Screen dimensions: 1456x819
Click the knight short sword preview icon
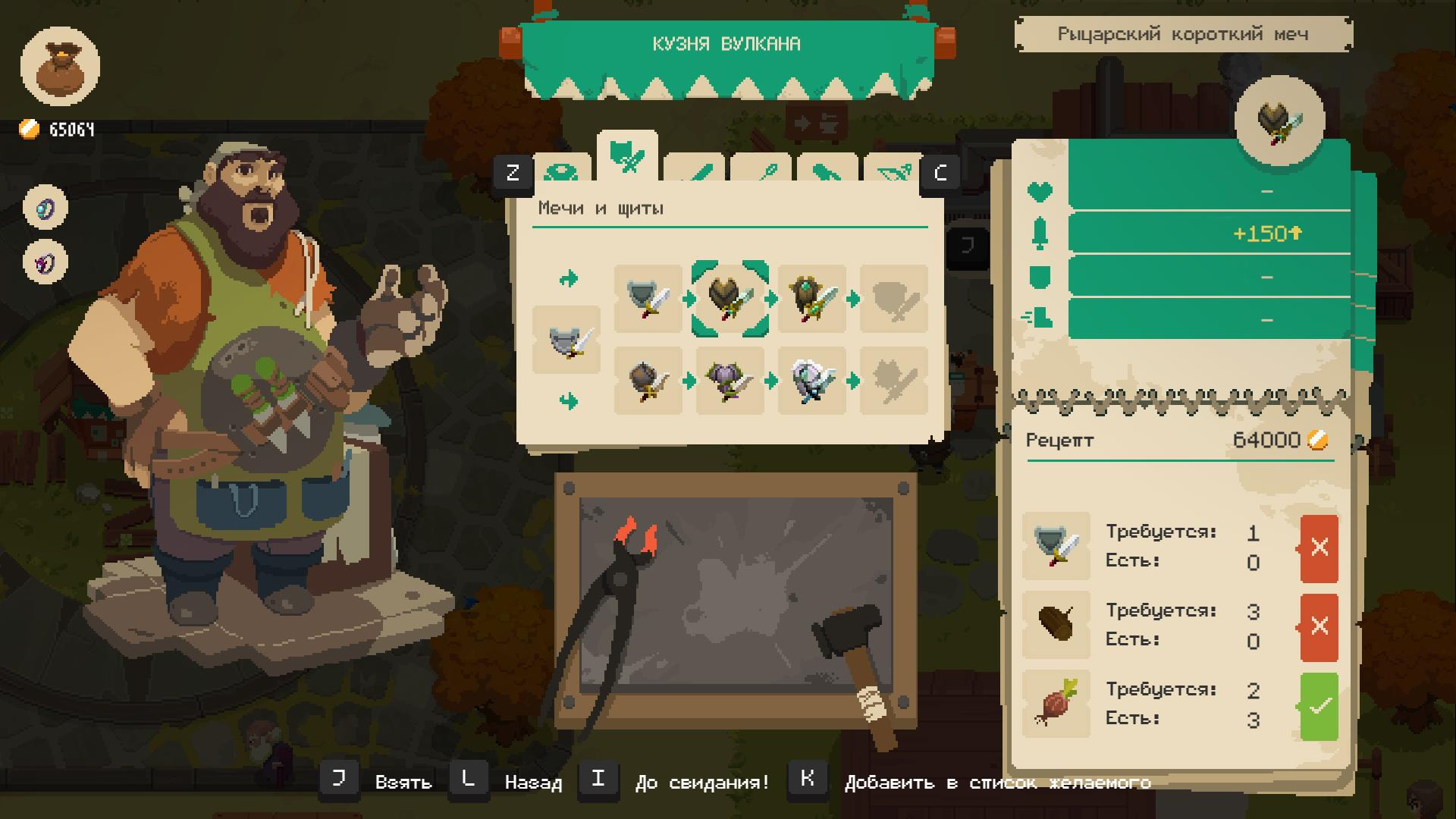[x=1279, y=121]
